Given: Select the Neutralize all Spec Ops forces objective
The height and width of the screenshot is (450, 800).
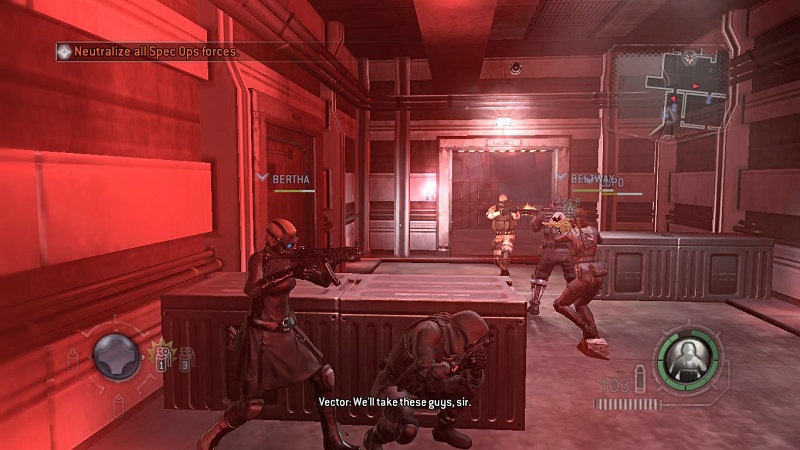Looking at the screenshot, I should (x=155, y=50).
